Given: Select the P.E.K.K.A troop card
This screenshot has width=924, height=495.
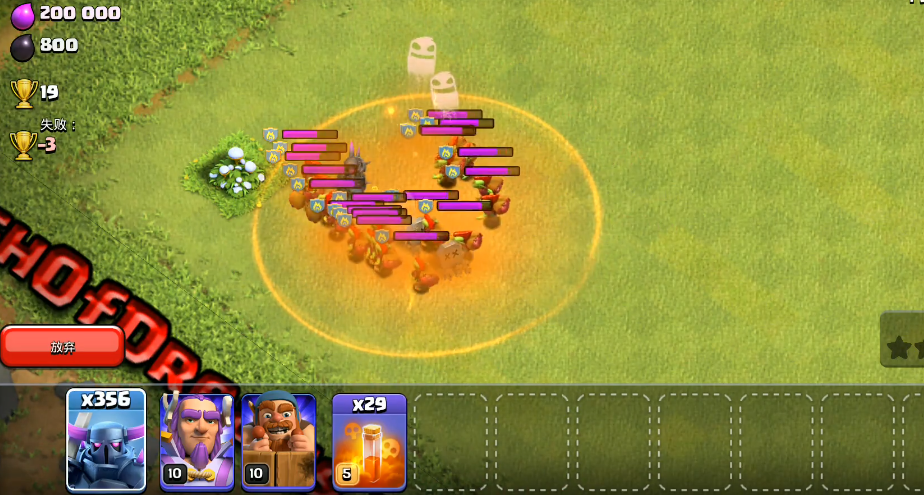Looking at the screenshot, I should (x=106, y=440).
